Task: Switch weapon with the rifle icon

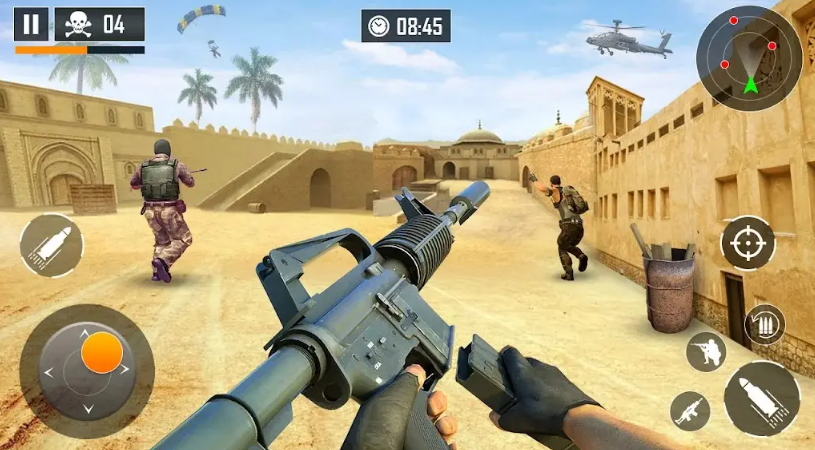Action: [x=690, y=410]
